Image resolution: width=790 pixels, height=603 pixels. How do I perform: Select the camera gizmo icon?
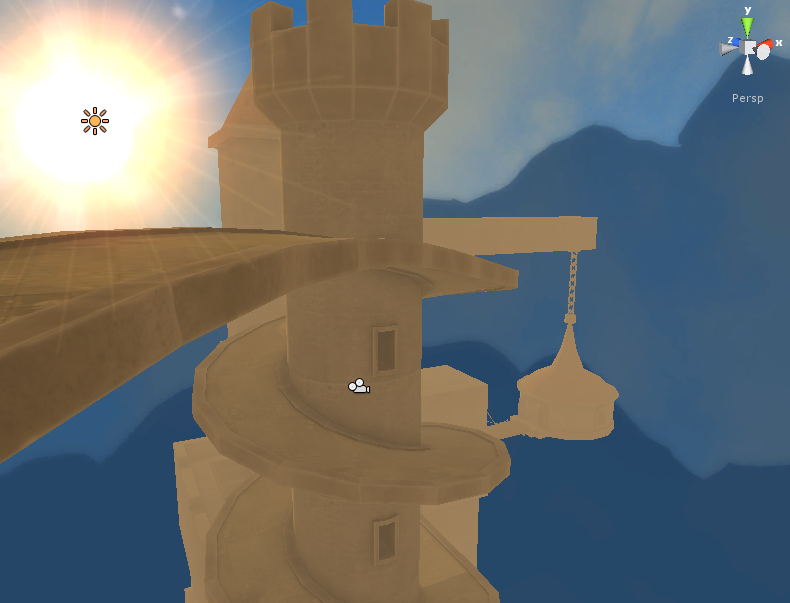point(358,386)
